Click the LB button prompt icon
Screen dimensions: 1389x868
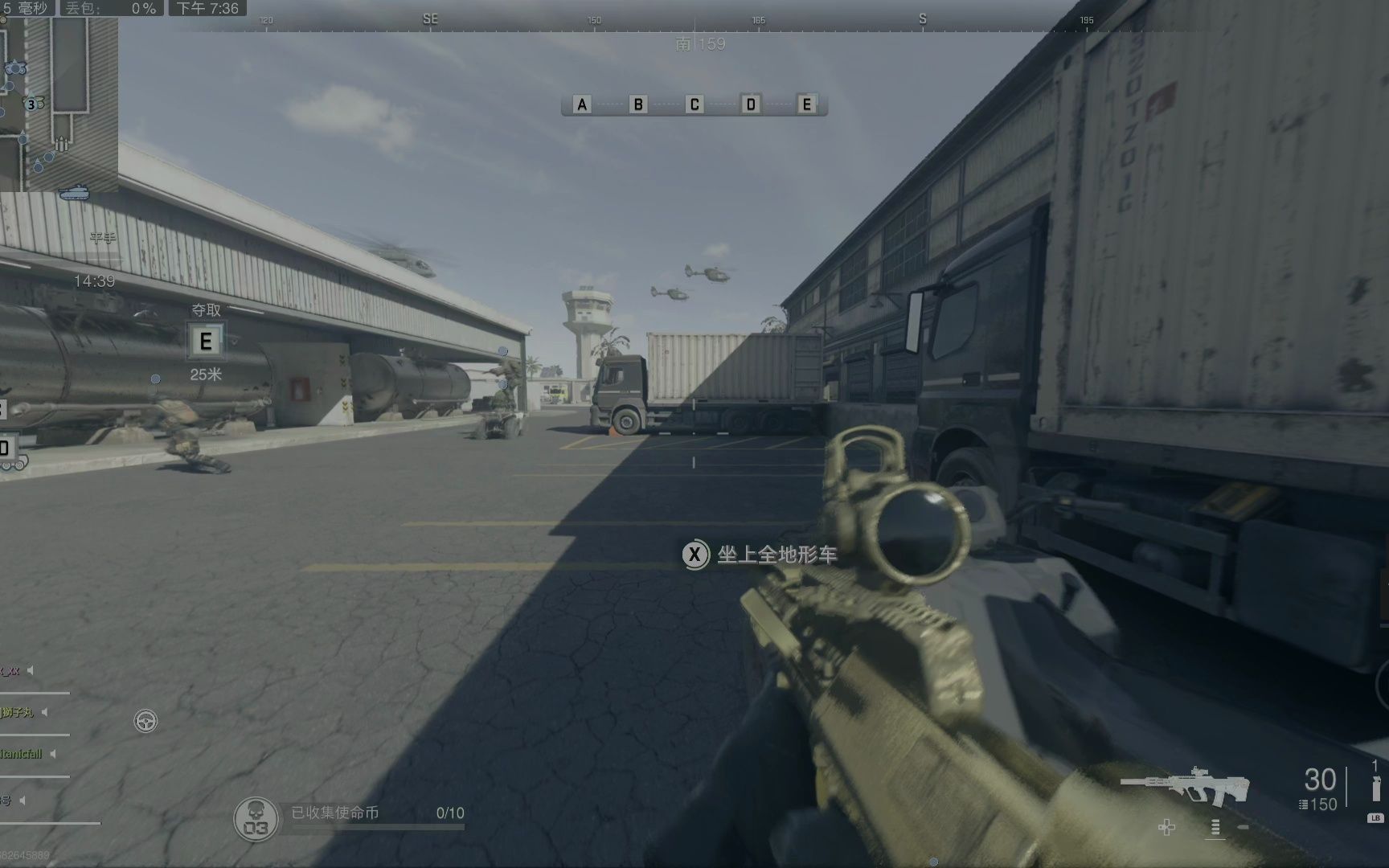(1376, 818)
